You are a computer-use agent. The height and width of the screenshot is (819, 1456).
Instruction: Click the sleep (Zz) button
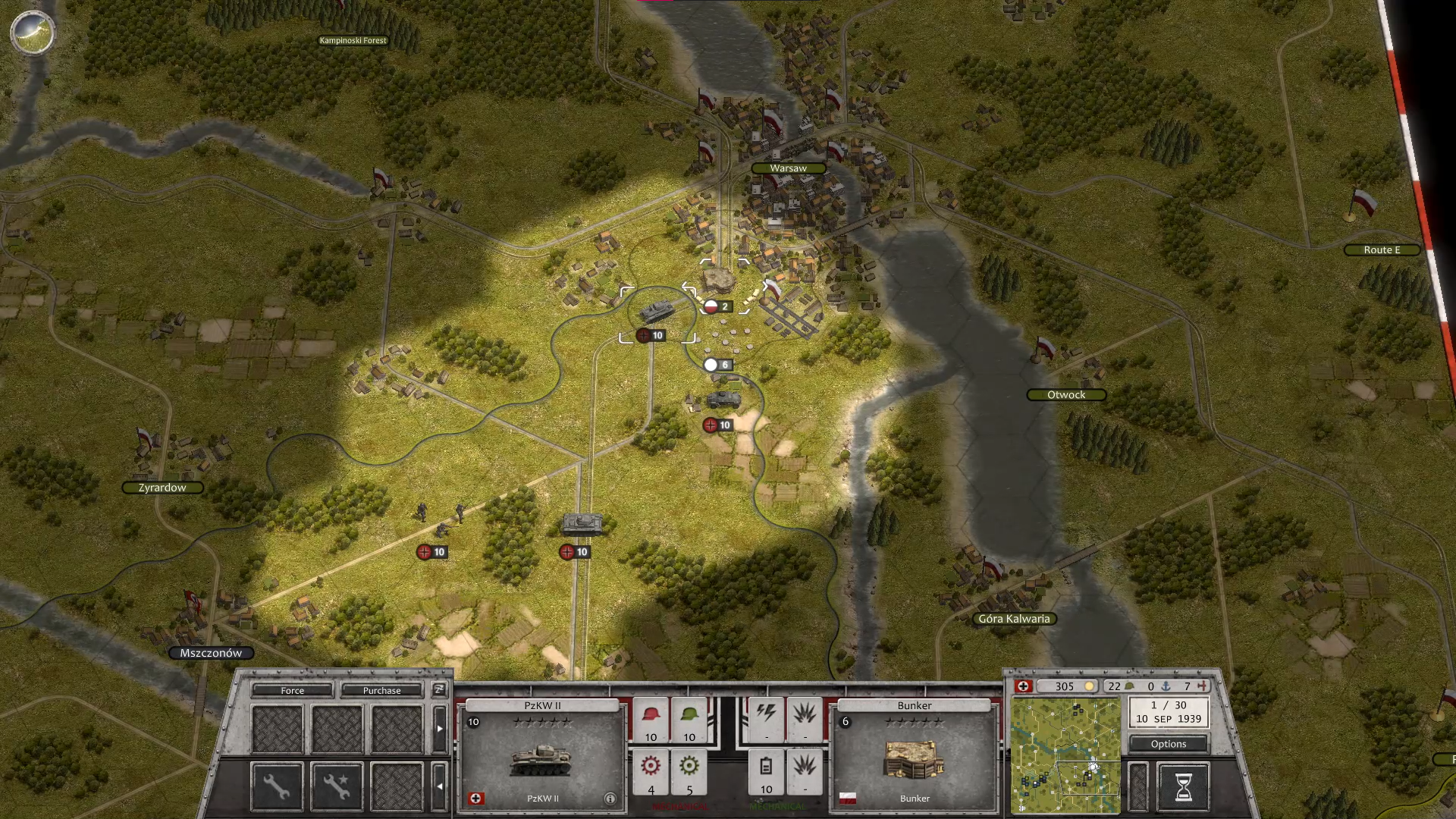coord(439,689)
